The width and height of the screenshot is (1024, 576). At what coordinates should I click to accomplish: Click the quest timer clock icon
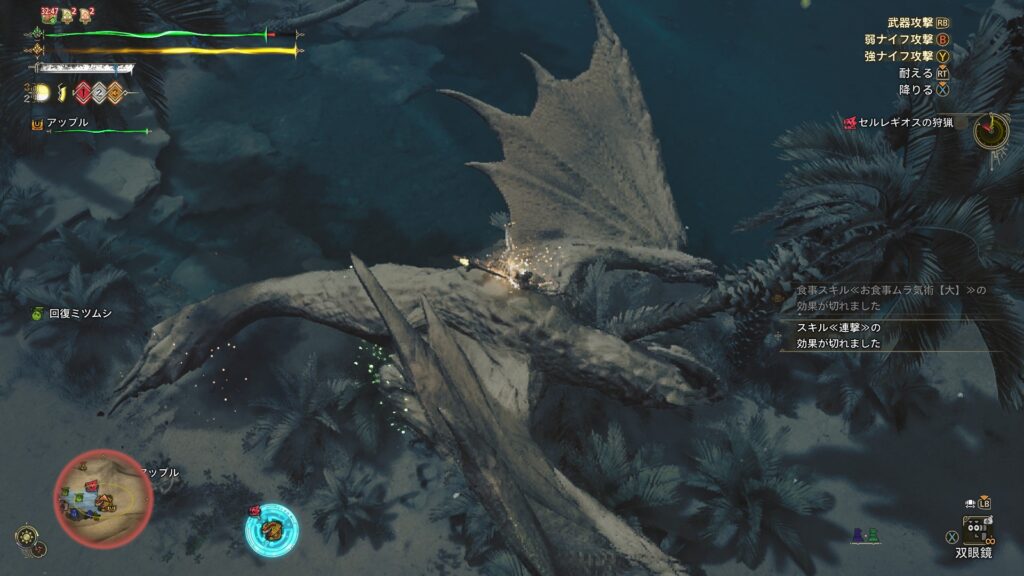(x=990, y=130)
